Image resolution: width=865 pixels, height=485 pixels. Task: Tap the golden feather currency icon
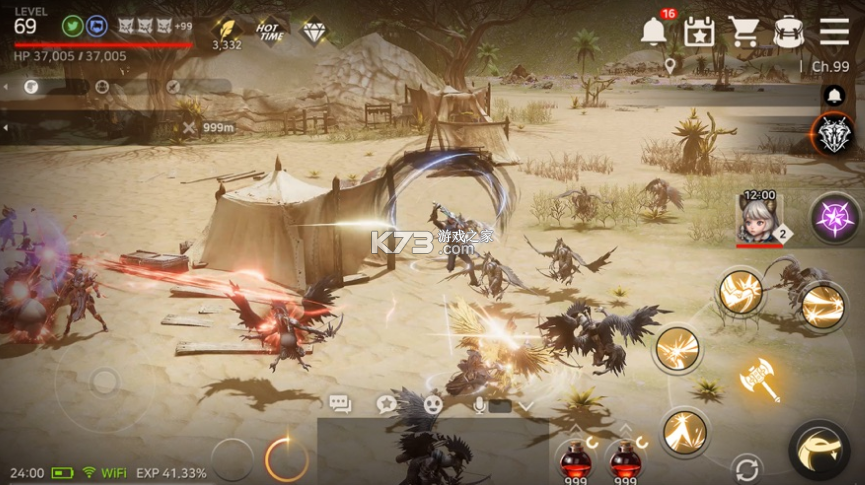(x=226, y=28)
